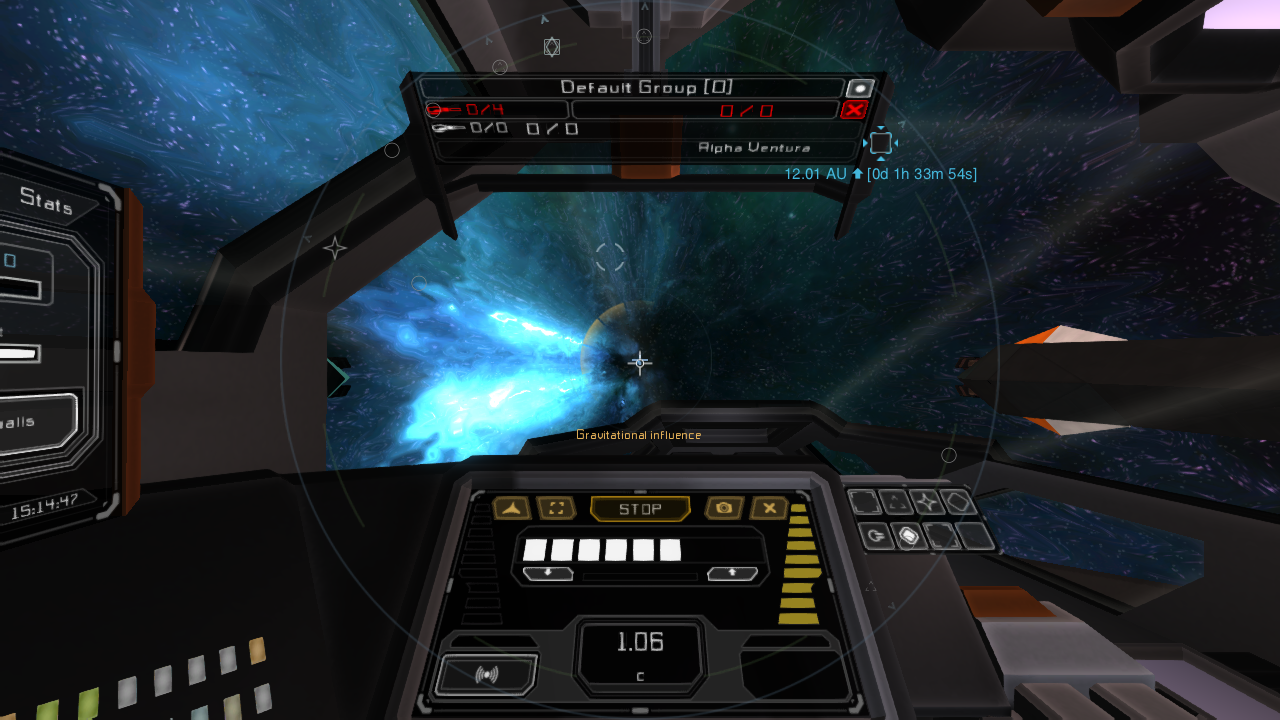This screenshot has height=720, width=1280.
Task: Click the down arrow throttle control
Action: click(548, 572)
